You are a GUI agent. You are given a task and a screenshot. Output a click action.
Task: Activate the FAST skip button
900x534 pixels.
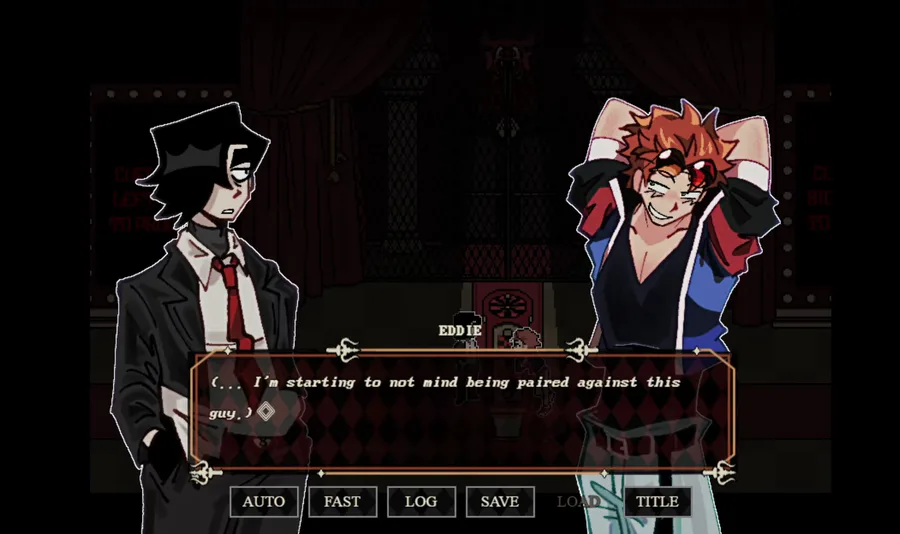pos(342,501)
